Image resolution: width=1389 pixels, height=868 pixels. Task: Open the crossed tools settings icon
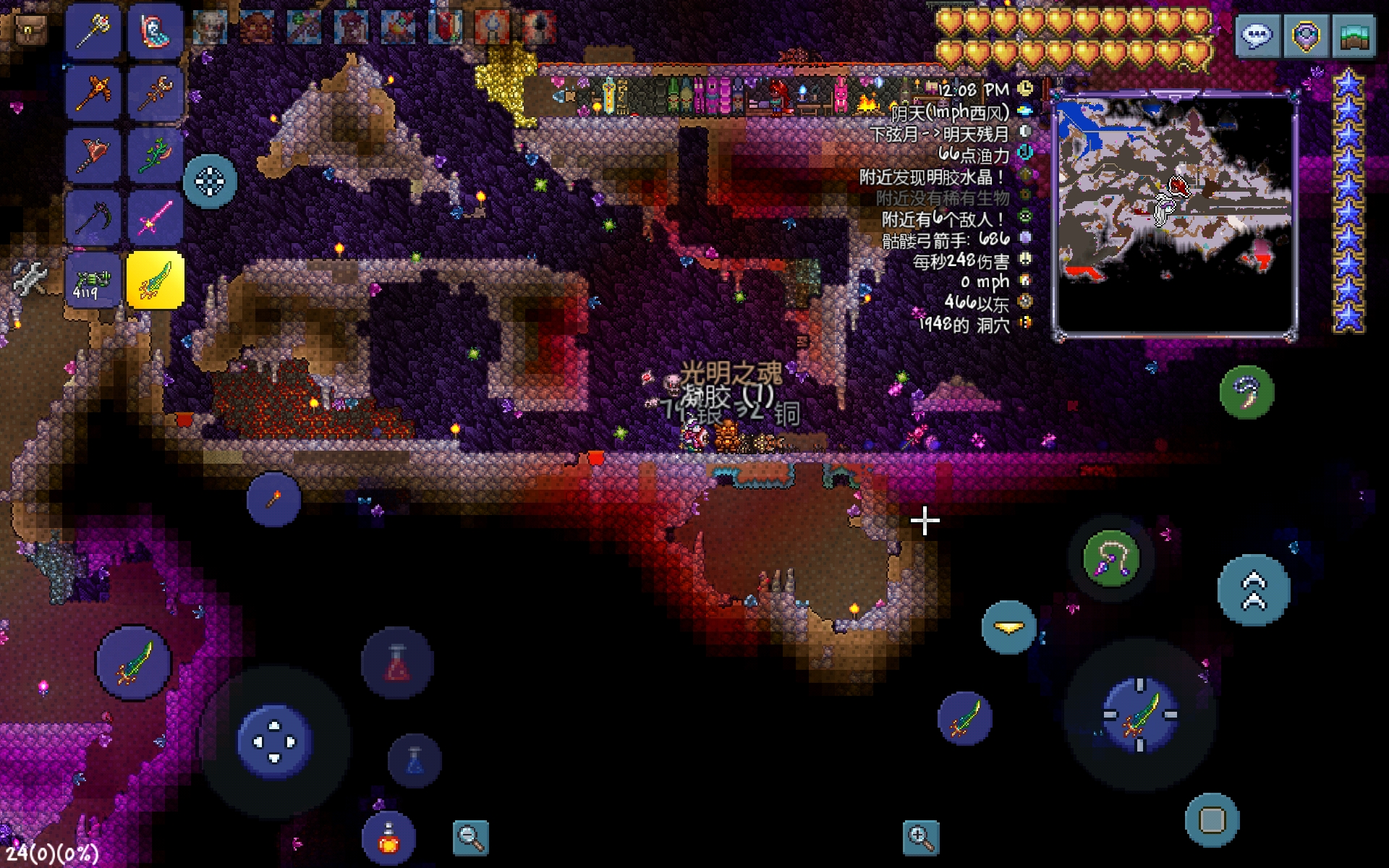pyautogui.click(x=29, y=277)
